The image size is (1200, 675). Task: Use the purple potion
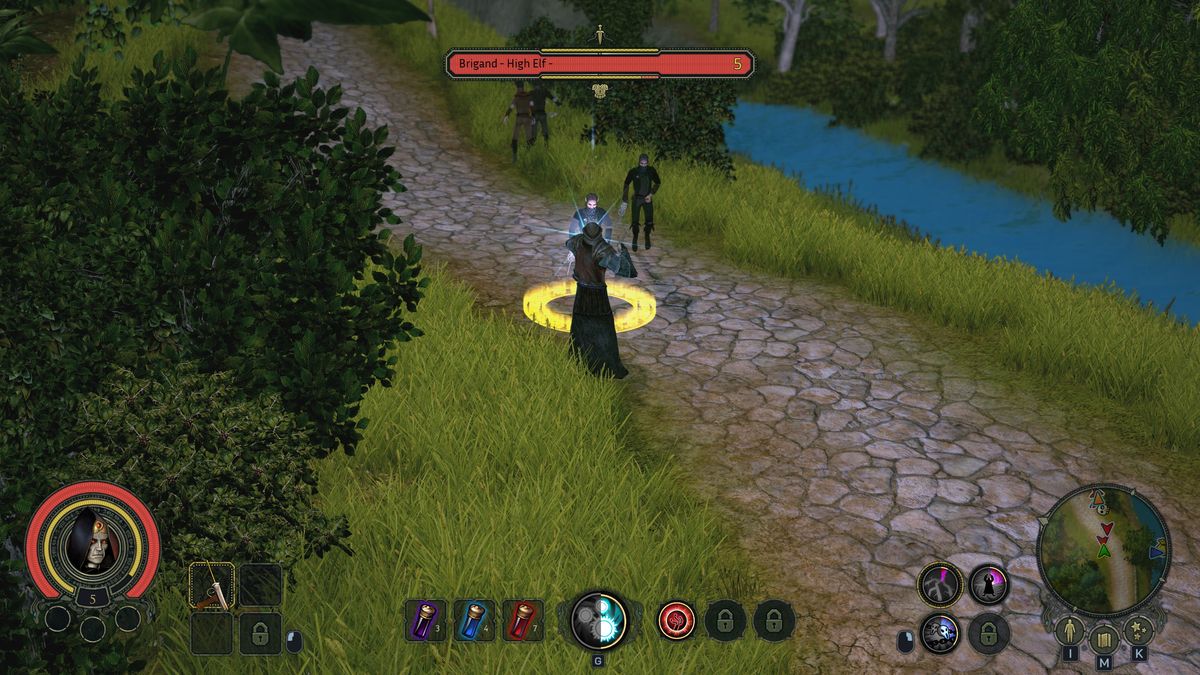425,620
